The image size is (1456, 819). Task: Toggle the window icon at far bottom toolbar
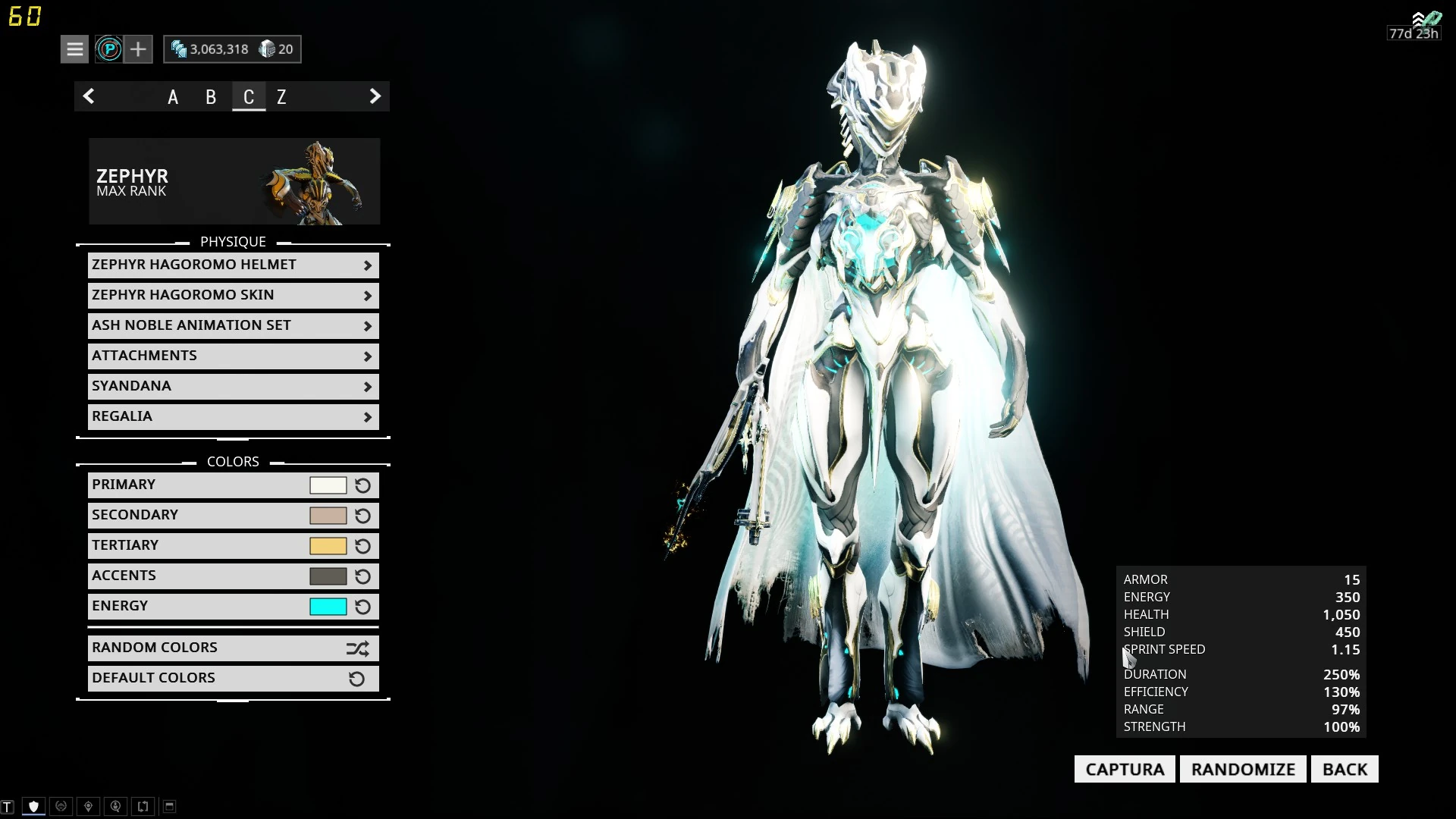[x=169, y=806]
